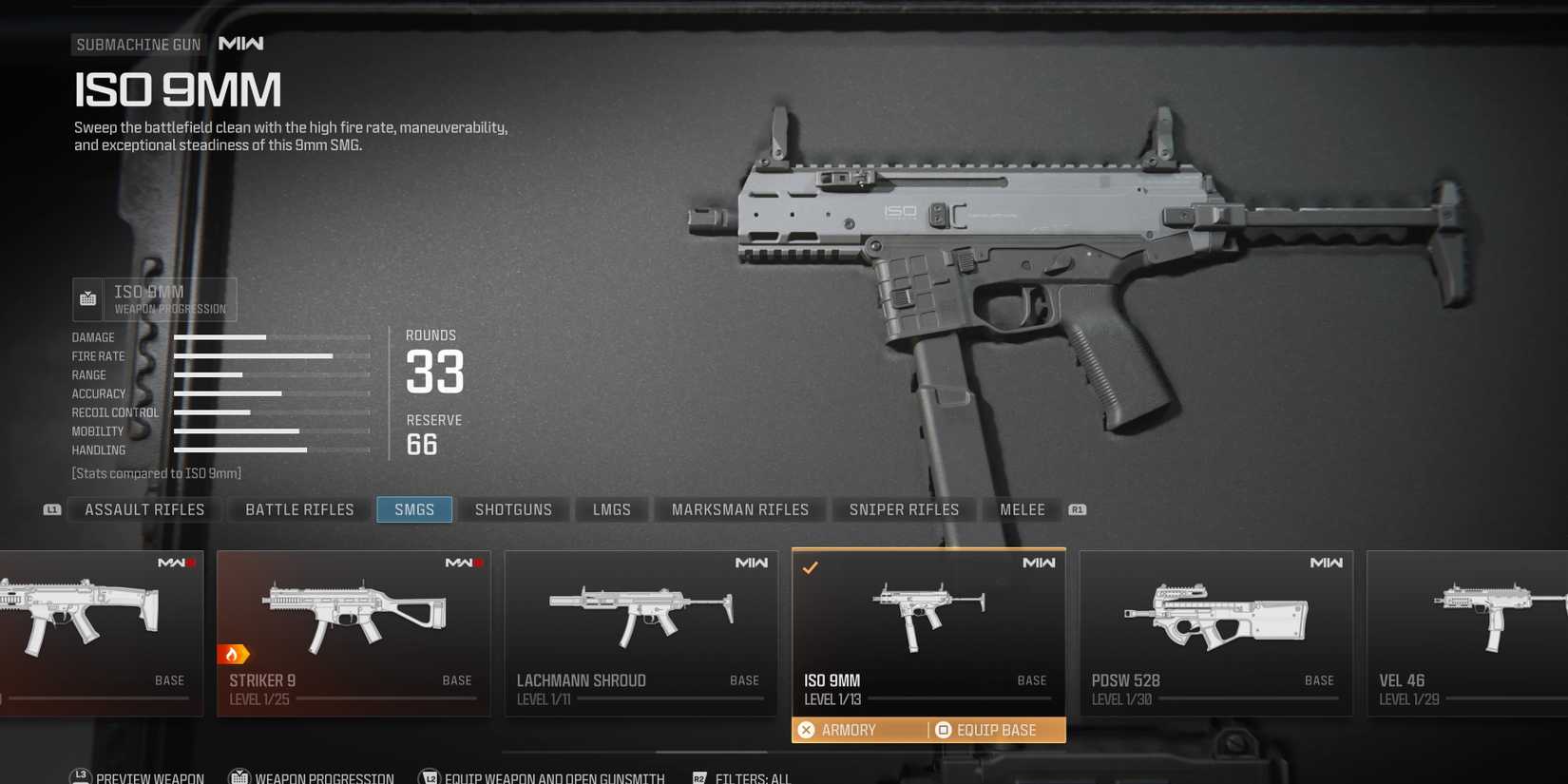Click the X icon on the Armory prompt
The height and width of the screenshot is (784, 1568).
click(807, 729)
